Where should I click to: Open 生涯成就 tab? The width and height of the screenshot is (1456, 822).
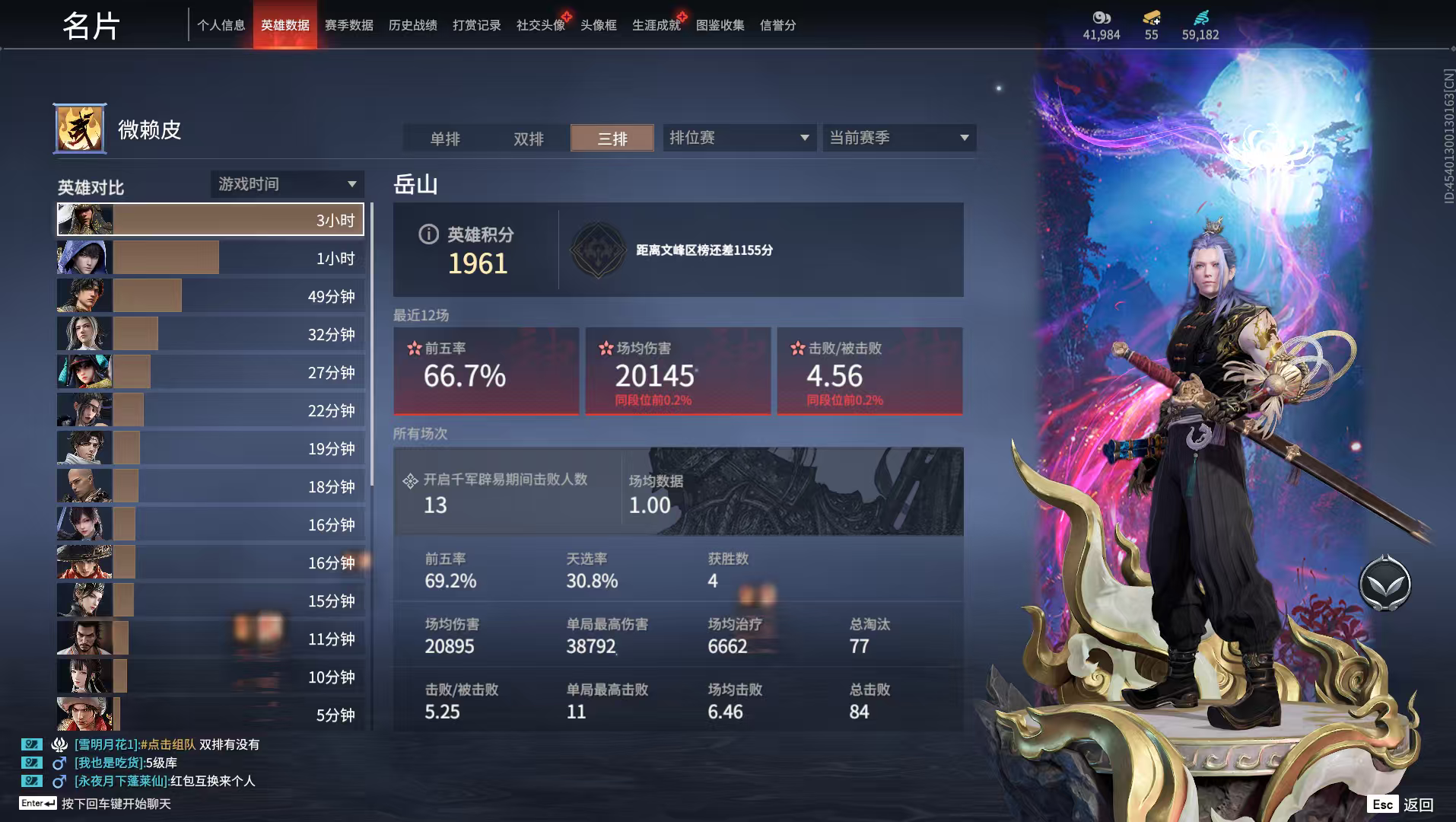[656, 25]
